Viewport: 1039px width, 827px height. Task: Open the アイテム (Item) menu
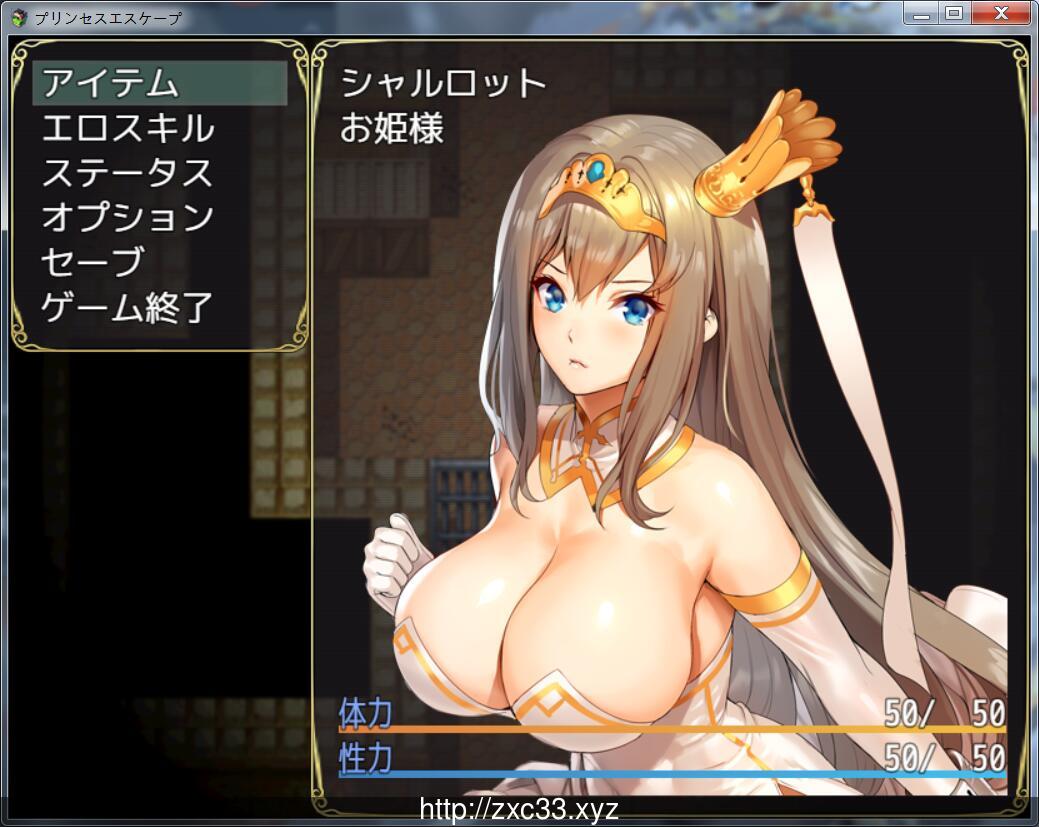[x=110, y=84]
